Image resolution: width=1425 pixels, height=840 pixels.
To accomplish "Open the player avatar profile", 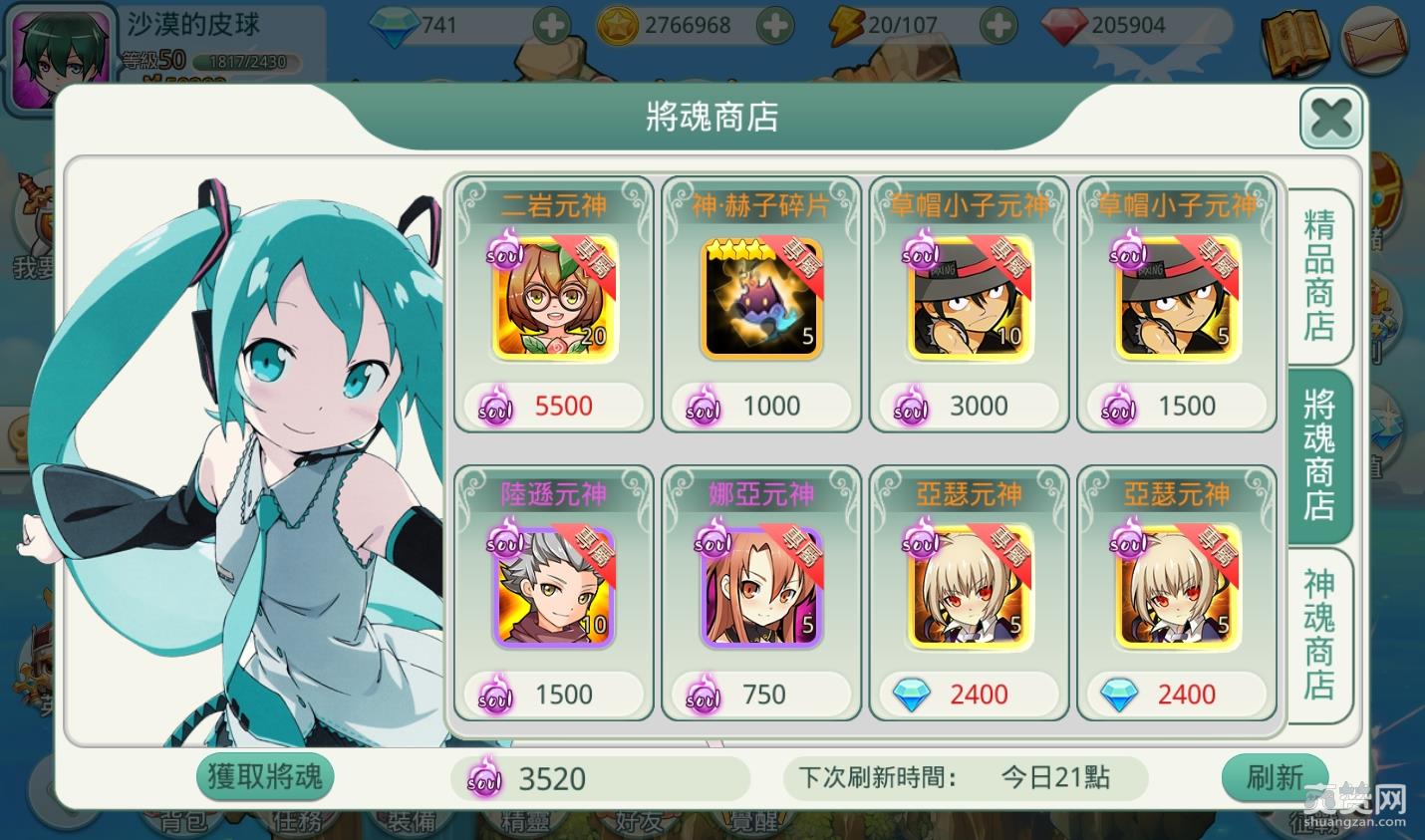I will (x=58, y=58).
